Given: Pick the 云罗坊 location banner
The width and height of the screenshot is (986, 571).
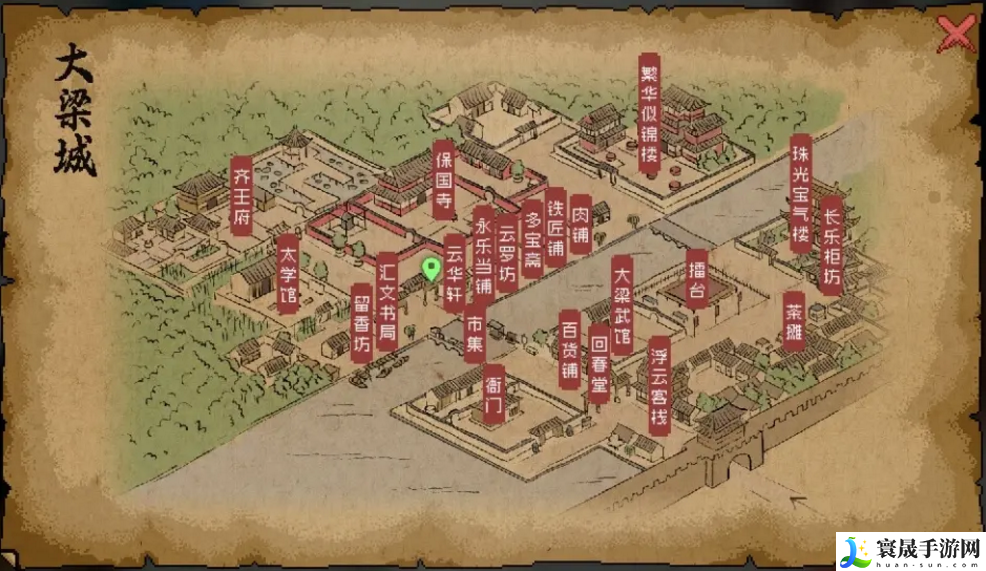Looking at the screenshot, I should point(508,251).
